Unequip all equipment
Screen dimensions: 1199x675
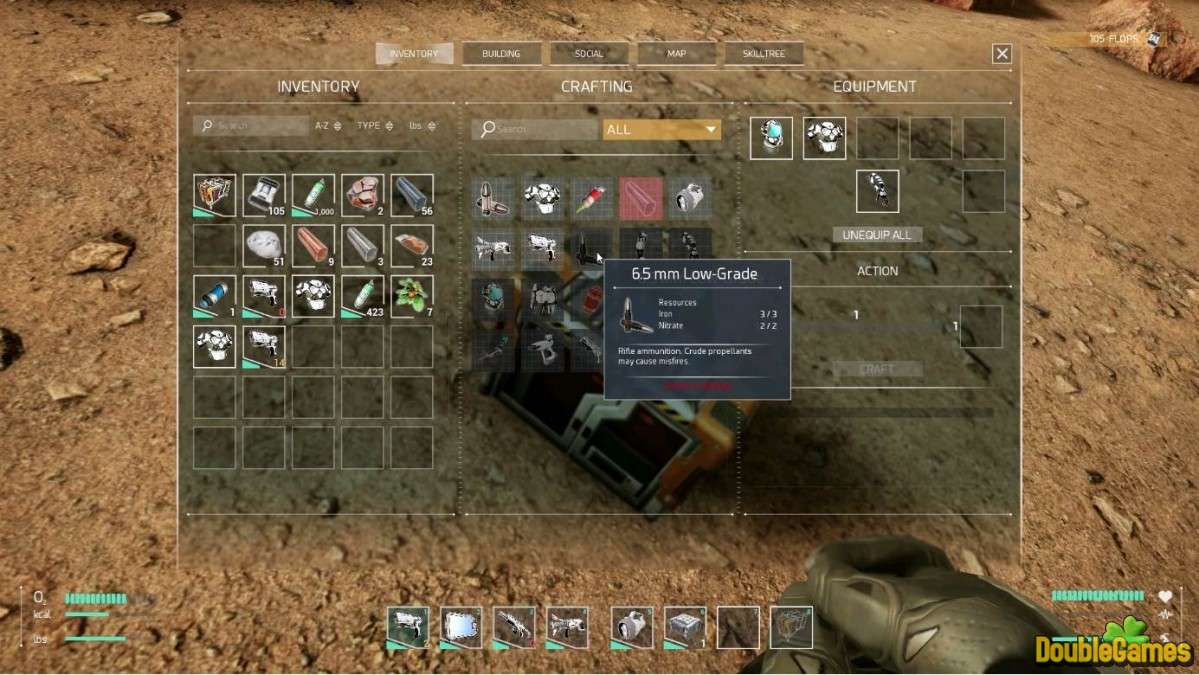(x=877, y=234)
